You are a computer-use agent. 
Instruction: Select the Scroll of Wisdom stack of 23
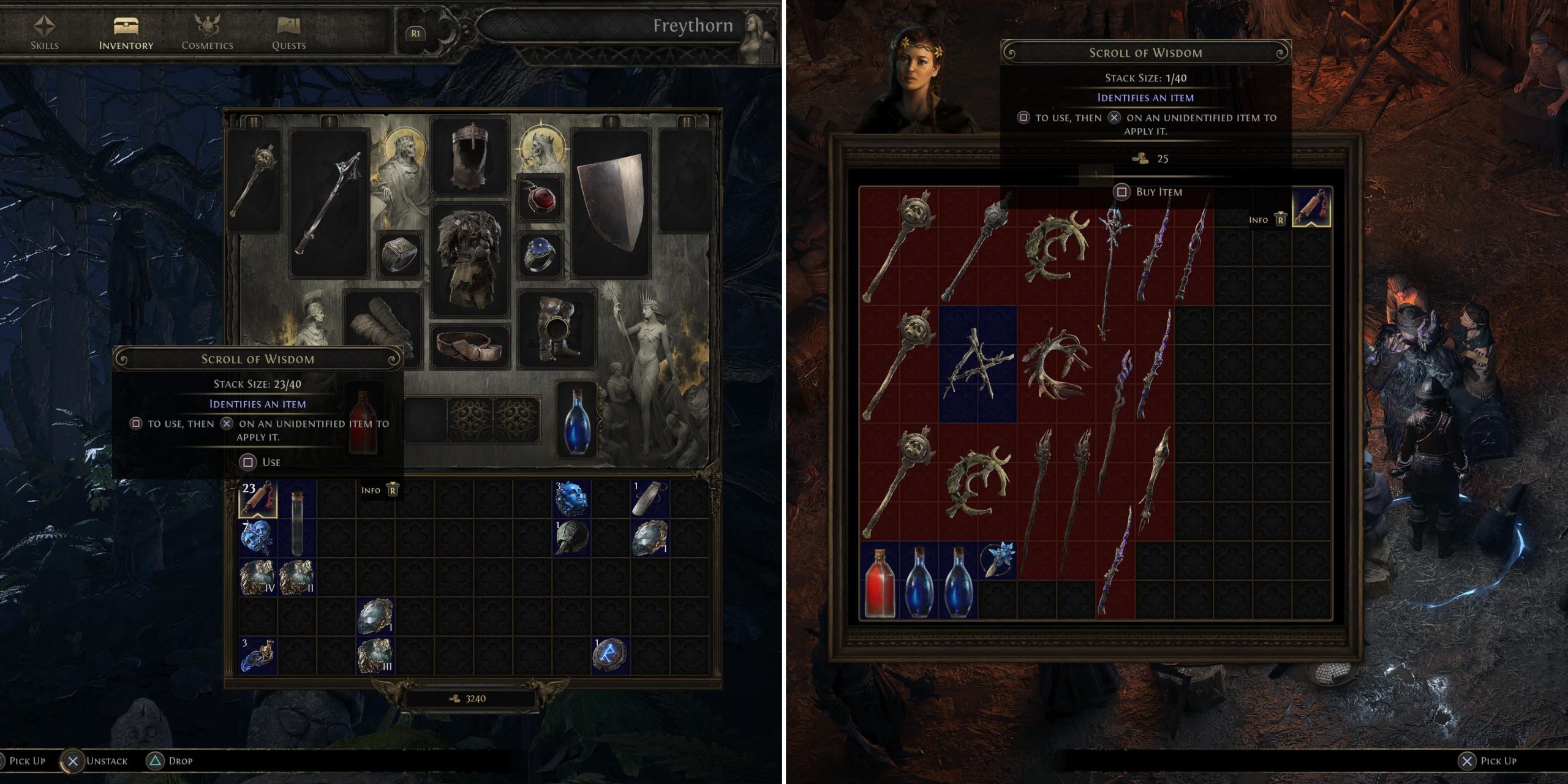pyautogui.click(x=258, y=499)
